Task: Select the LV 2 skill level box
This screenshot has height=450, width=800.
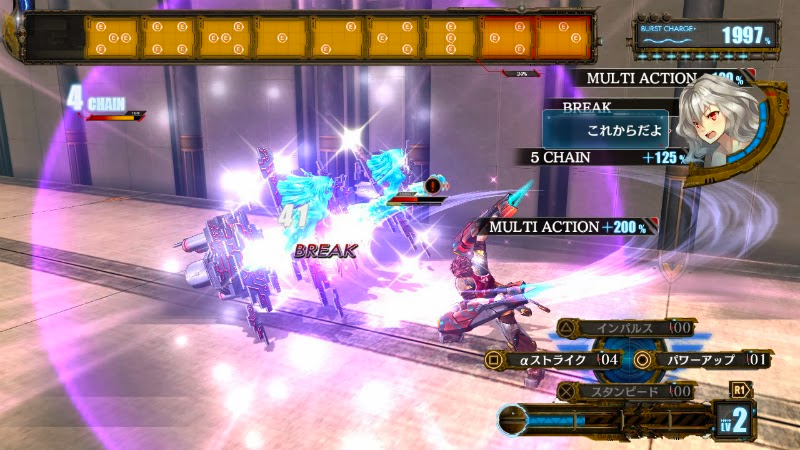Action: [x=734, y=420]
